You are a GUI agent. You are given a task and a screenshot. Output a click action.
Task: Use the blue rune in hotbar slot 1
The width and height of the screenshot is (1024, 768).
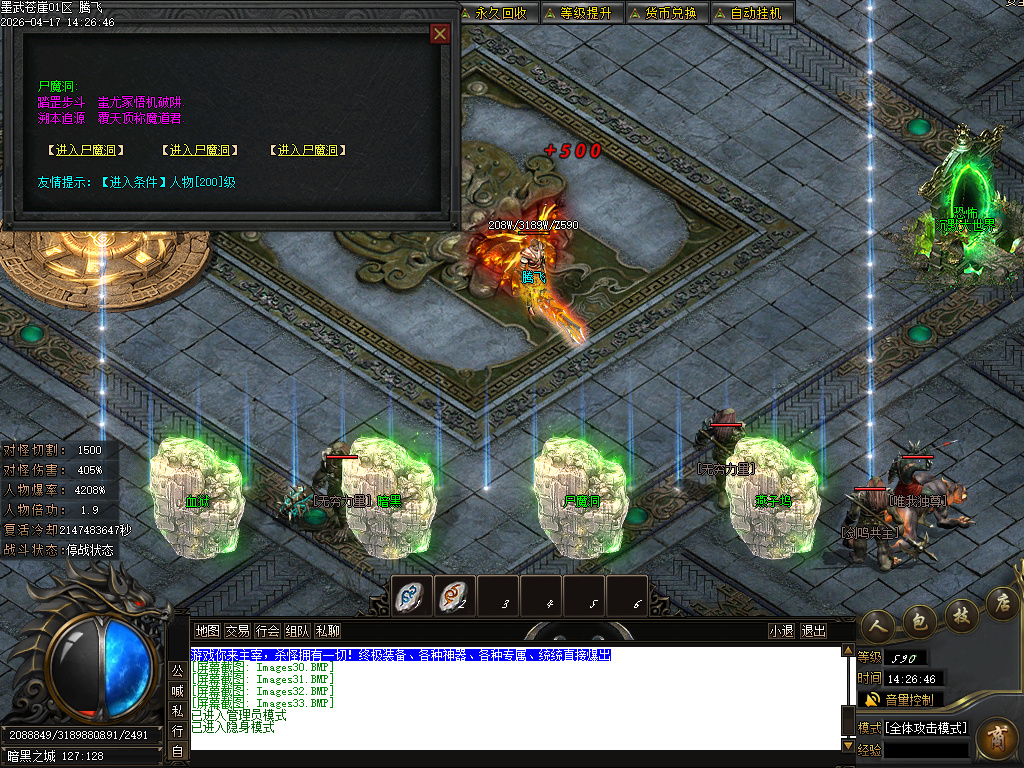point(412,596)
